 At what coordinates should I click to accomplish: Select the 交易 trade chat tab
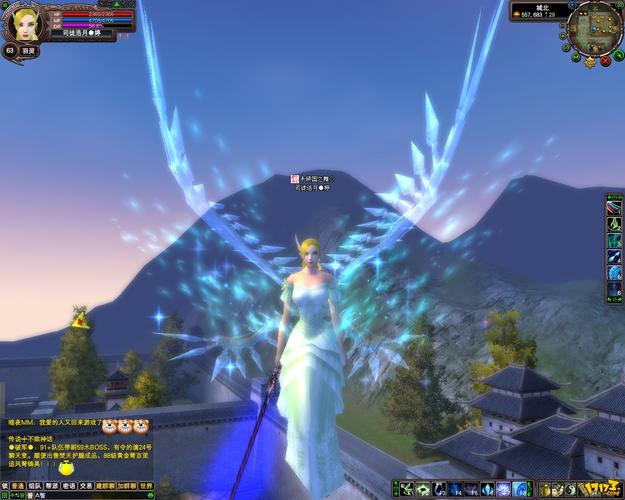click(85, 484)
